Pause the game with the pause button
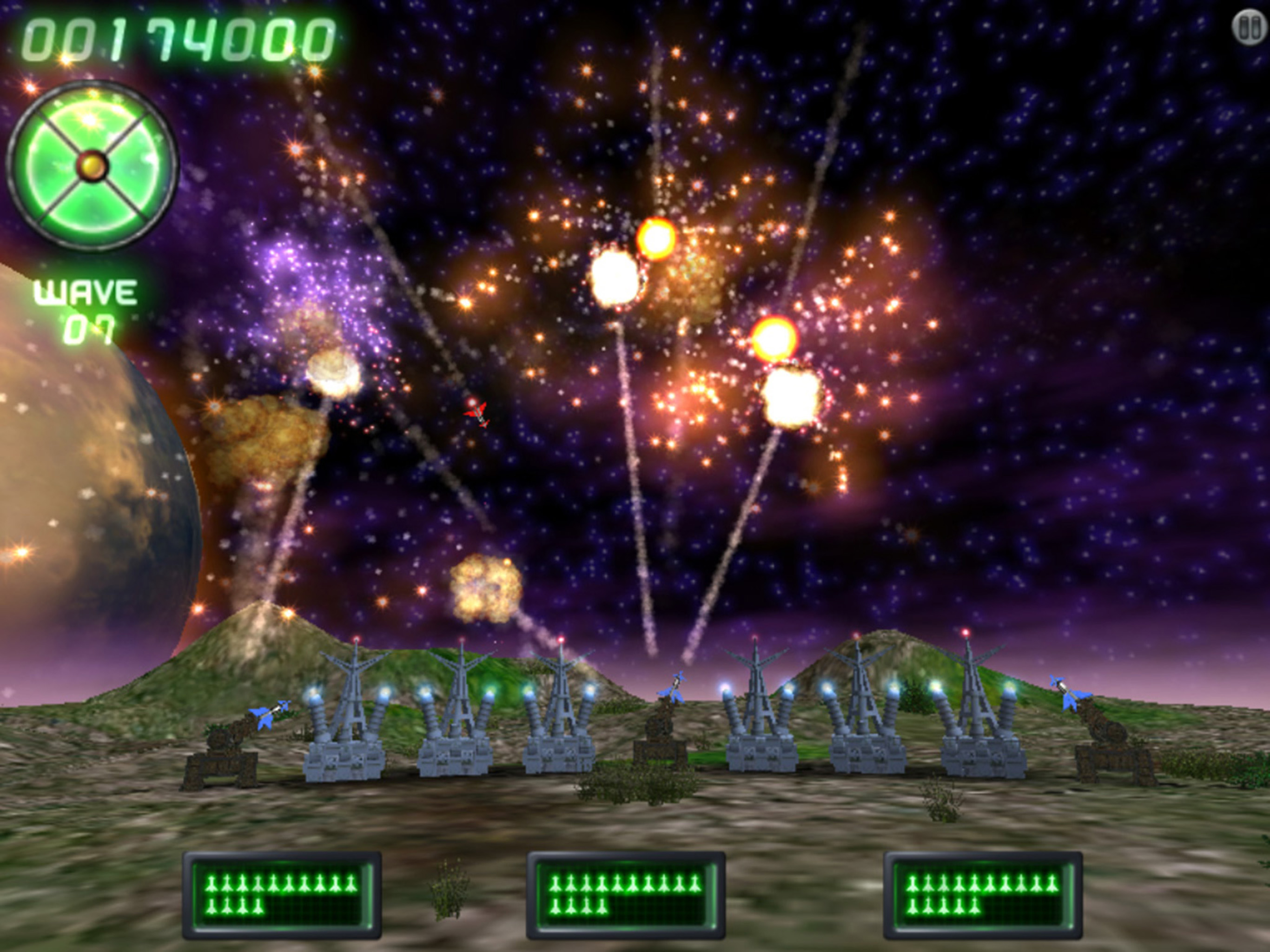 (x=1248, y=27)
